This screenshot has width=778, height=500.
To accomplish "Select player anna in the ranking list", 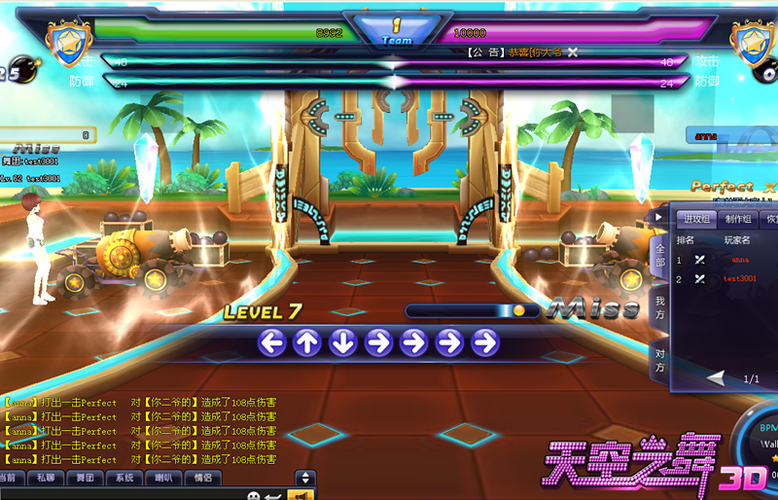I will (x=740, y=260).
